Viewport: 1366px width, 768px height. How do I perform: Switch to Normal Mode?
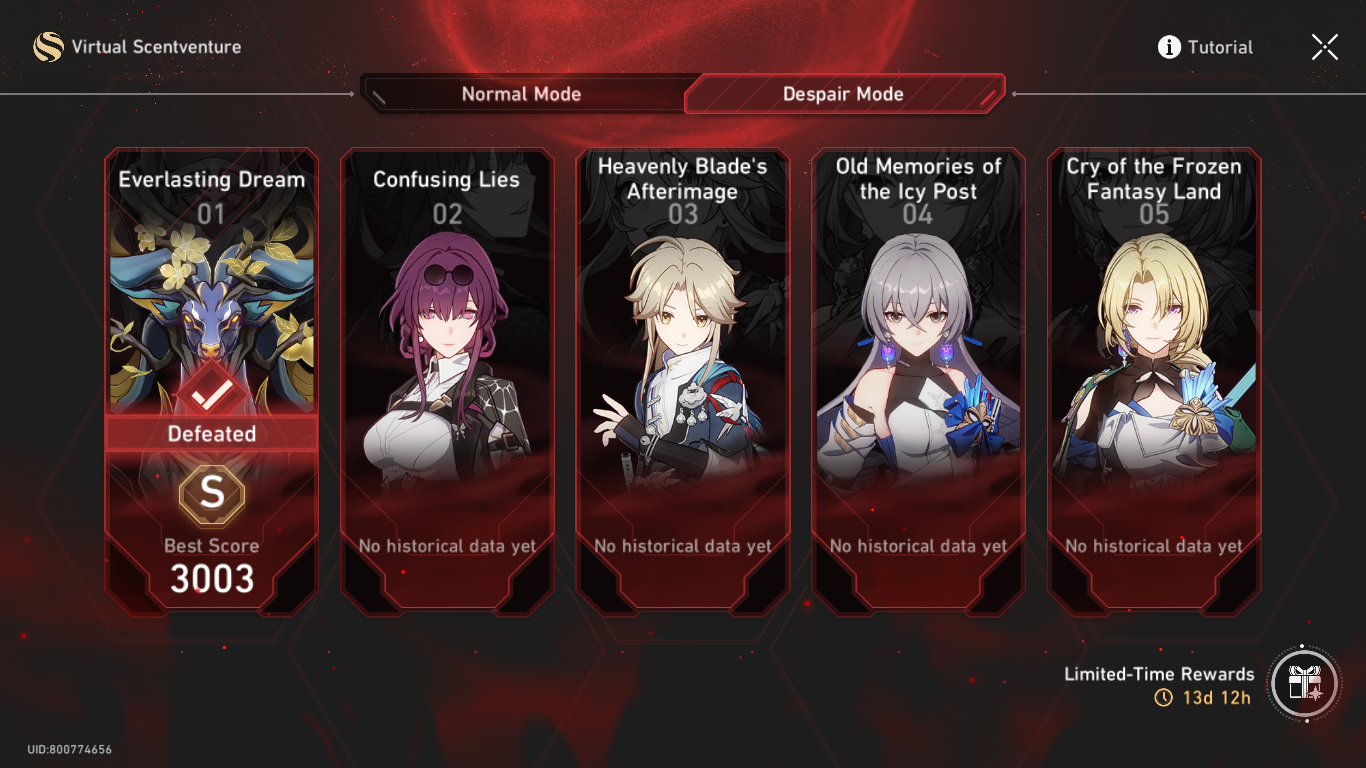[x=521, y=93]
